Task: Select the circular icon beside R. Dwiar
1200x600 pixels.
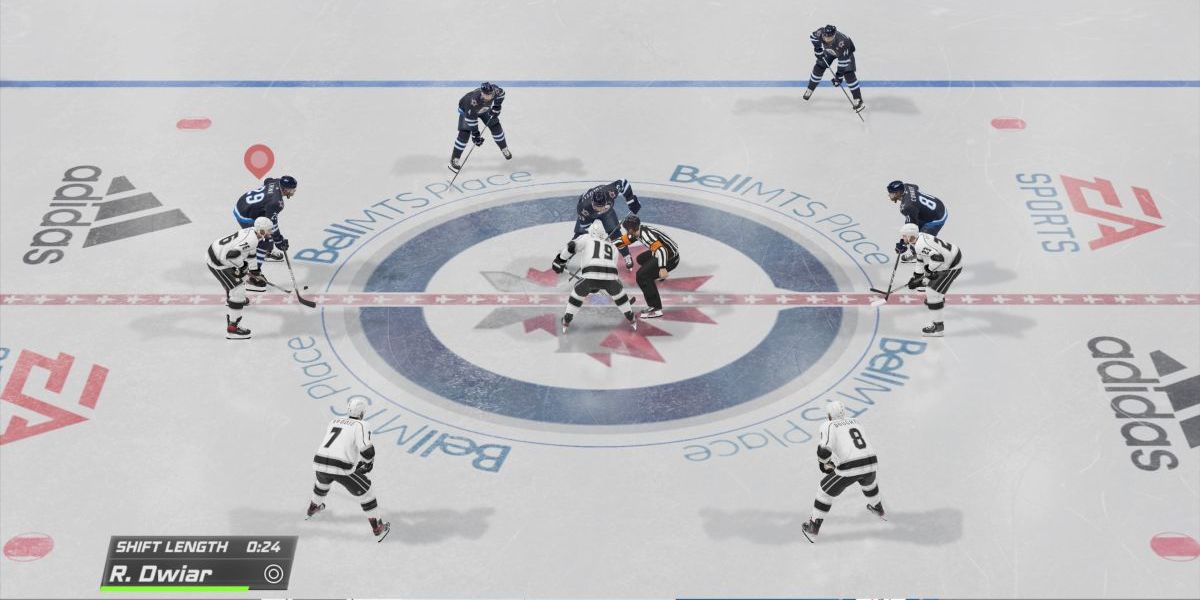Action: [x=273, y=574]
